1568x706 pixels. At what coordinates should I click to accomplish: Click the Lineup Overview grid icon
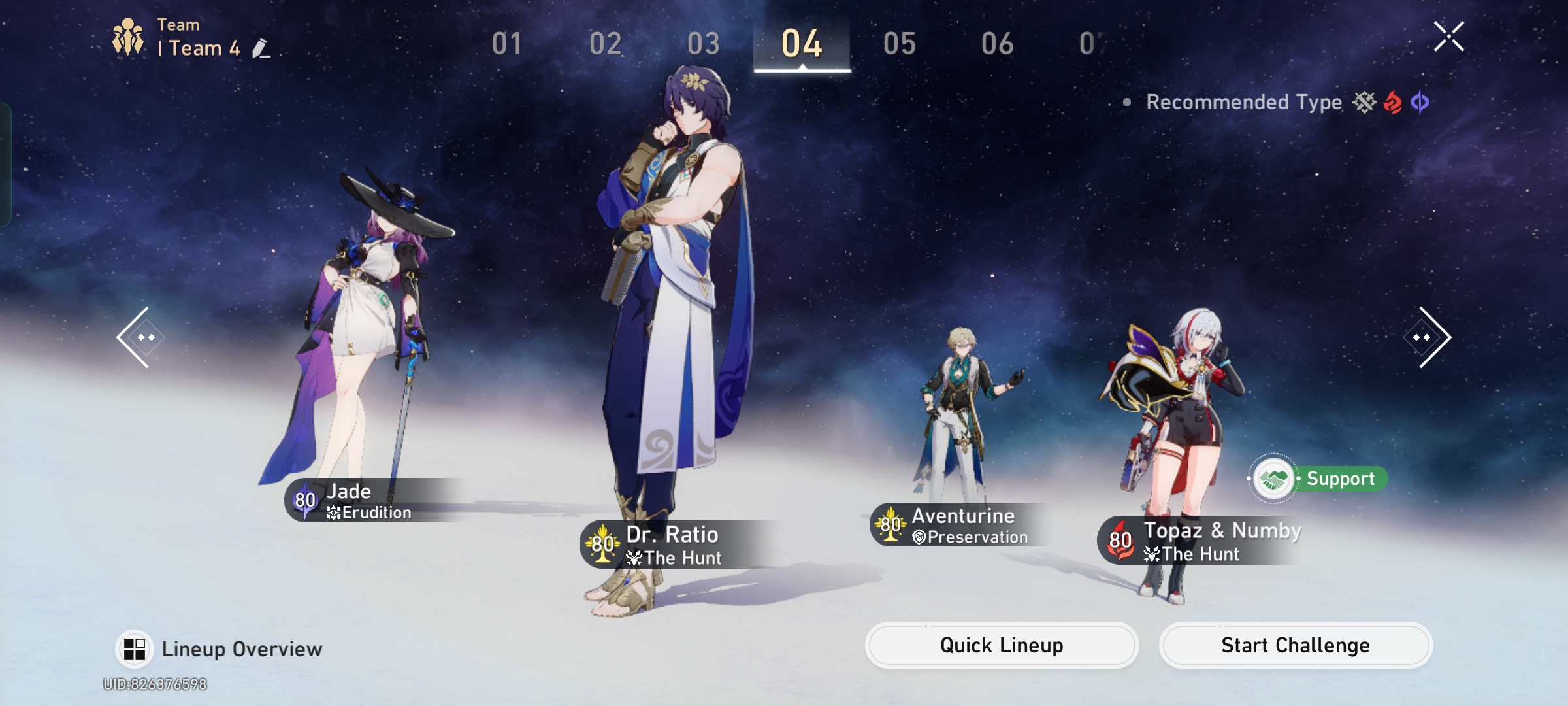[134, 648]
